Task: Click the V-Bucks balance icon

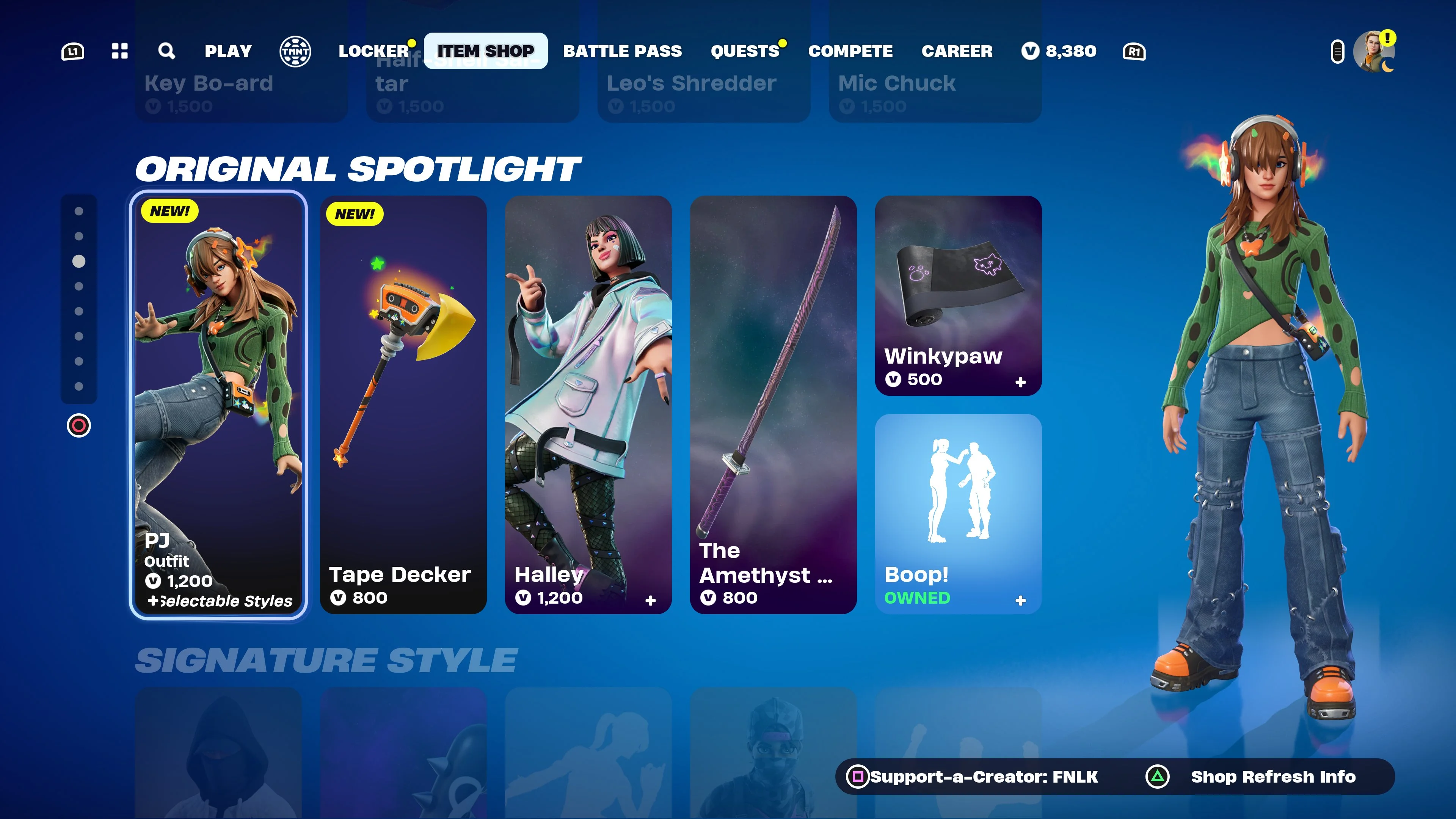Action: point(1031,52)
